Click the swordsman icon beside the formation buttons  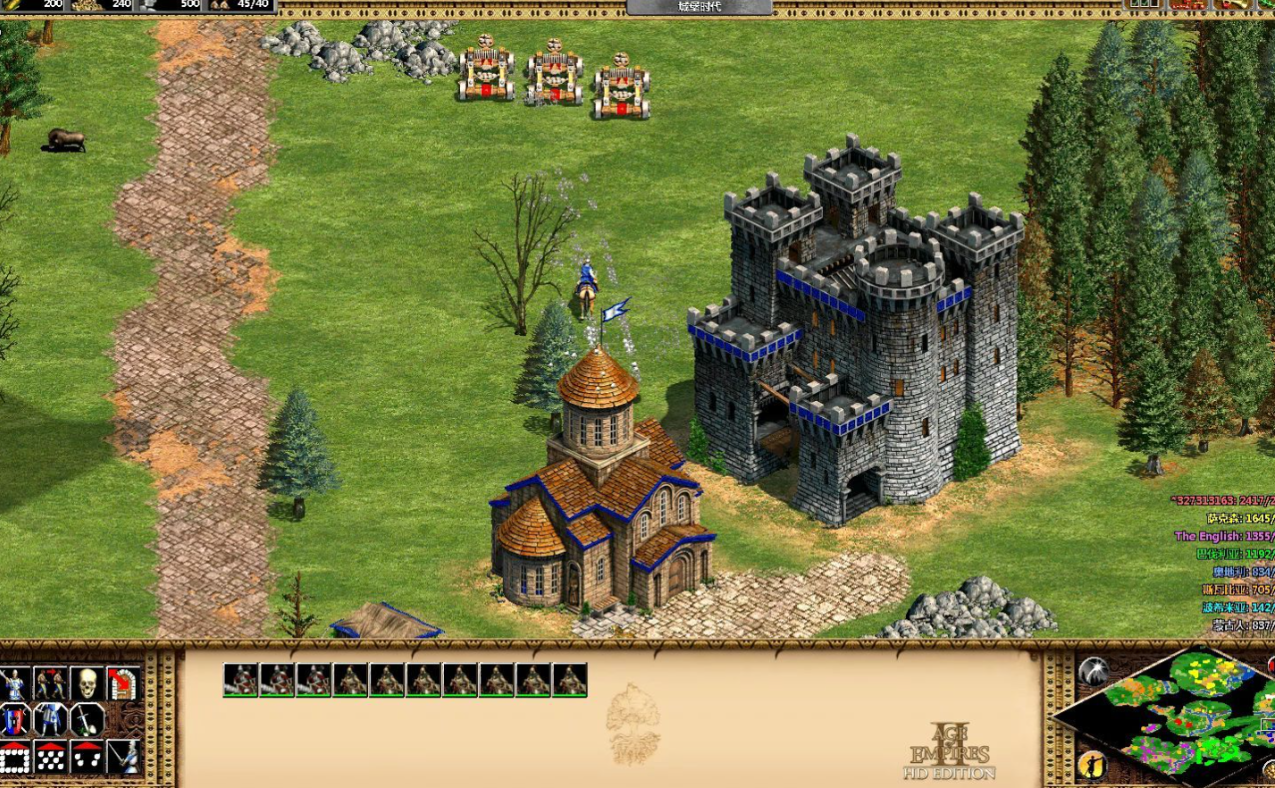(123, 757)
